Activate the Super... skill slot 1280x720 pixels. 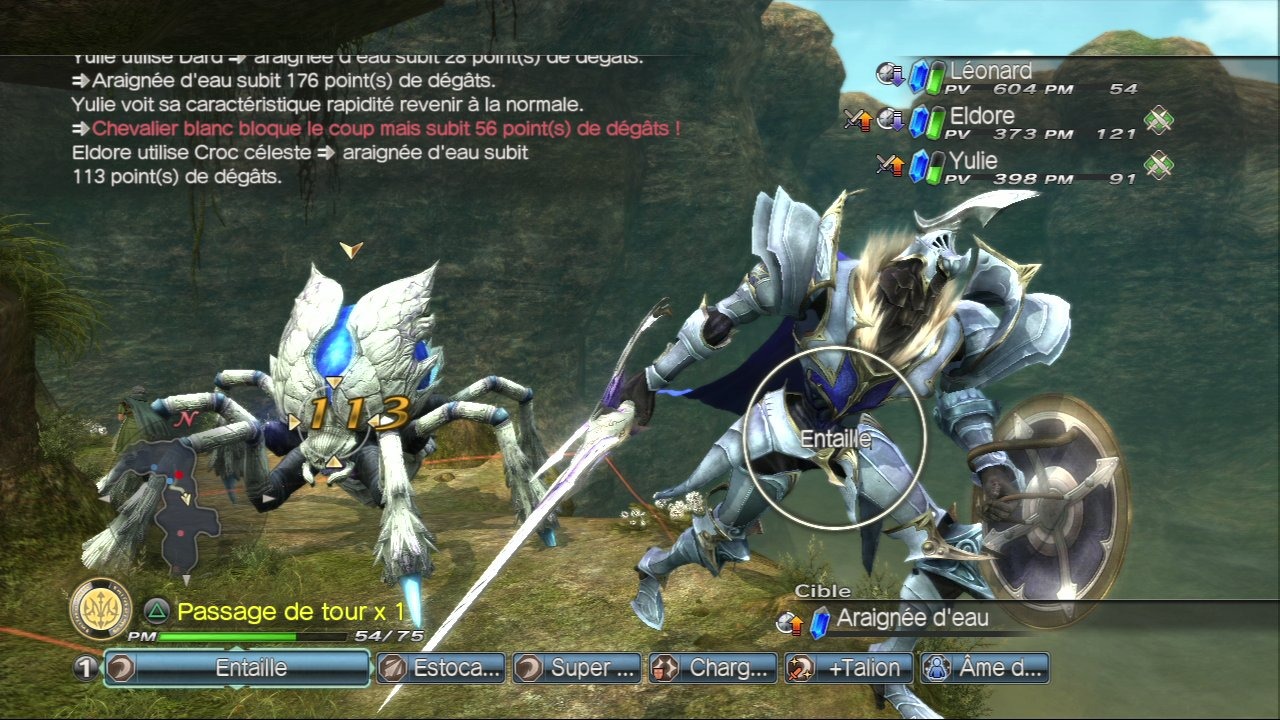[x=577, y=668]
